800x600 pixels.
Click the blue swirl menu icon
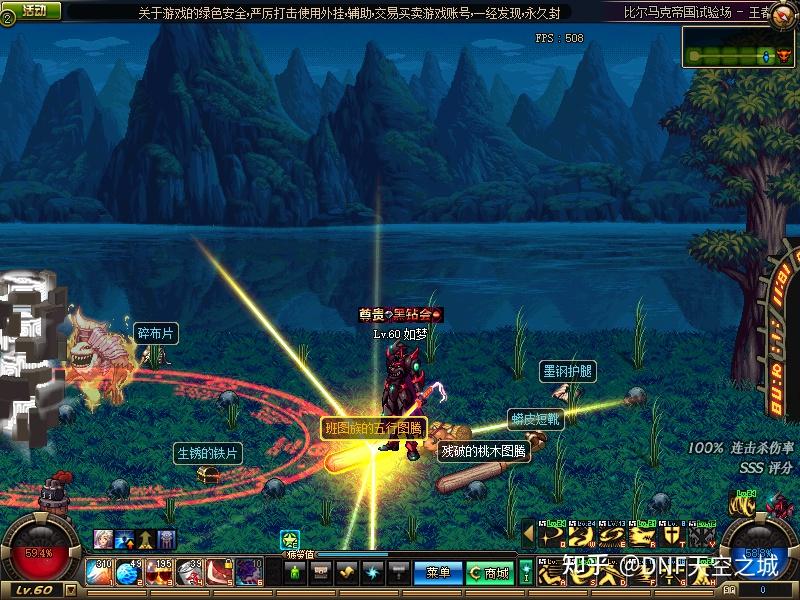pos(372,572)
